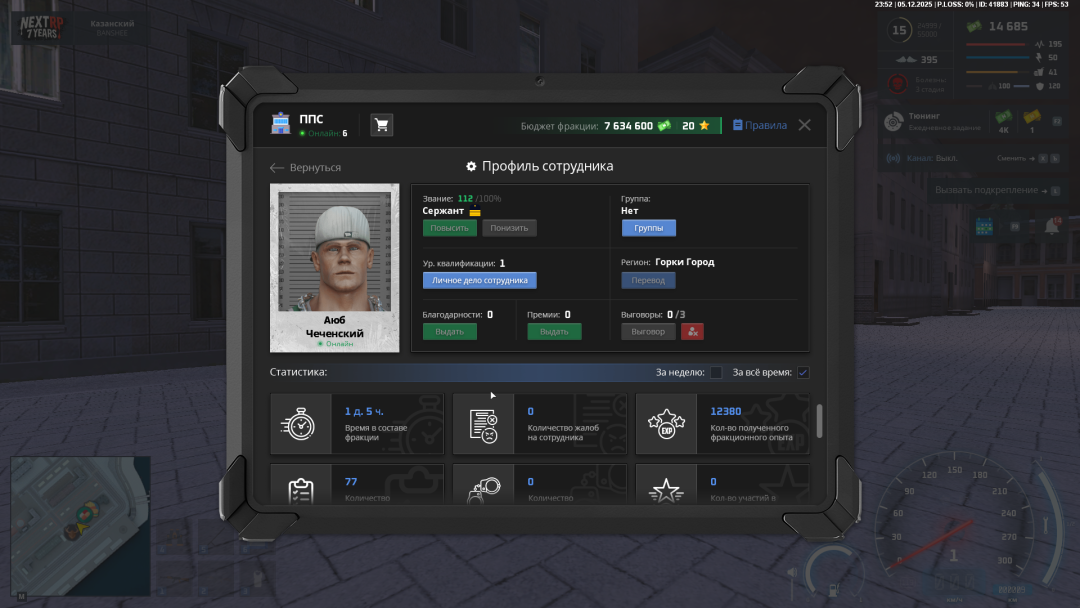The height and width of the screenshot is (608, 1080).
Task: Click the red dismiss employee icon
Action: coord(692,331)
